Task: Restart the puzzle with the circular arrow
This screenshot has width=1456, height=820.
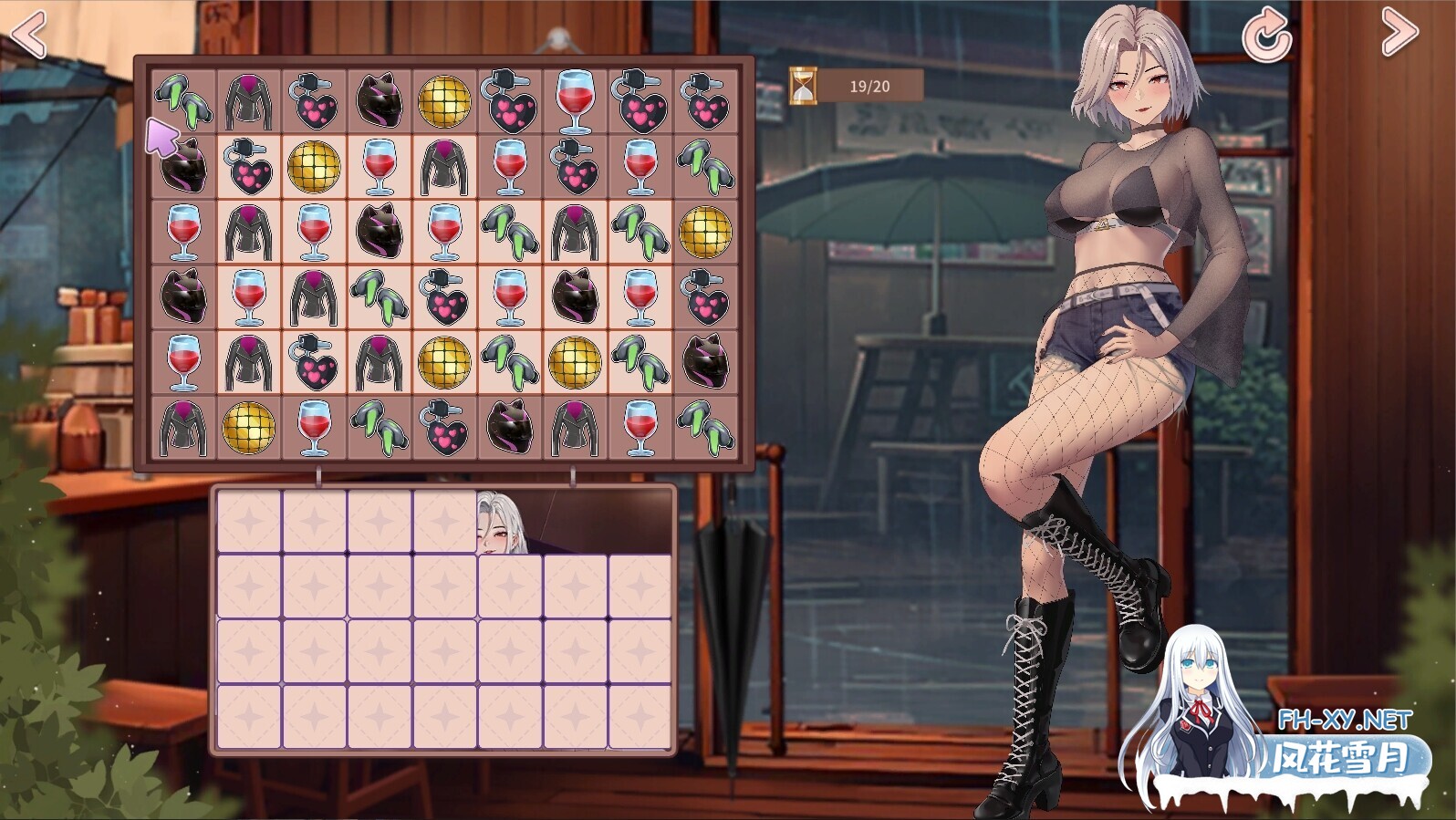Action: coord(1266,36)
